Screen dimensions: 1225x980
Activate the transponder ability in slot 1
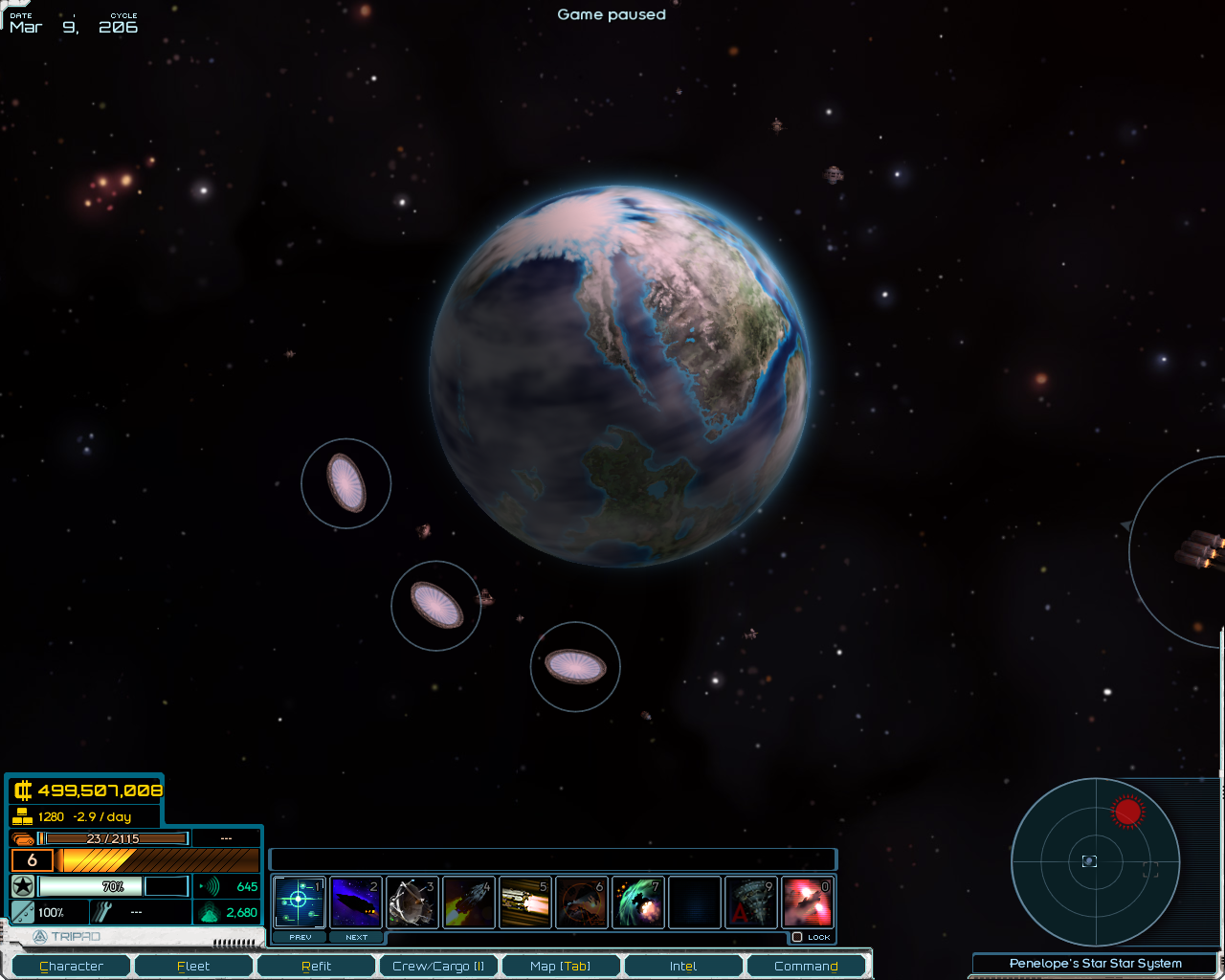pyautogui.click(x=299, y=902)
